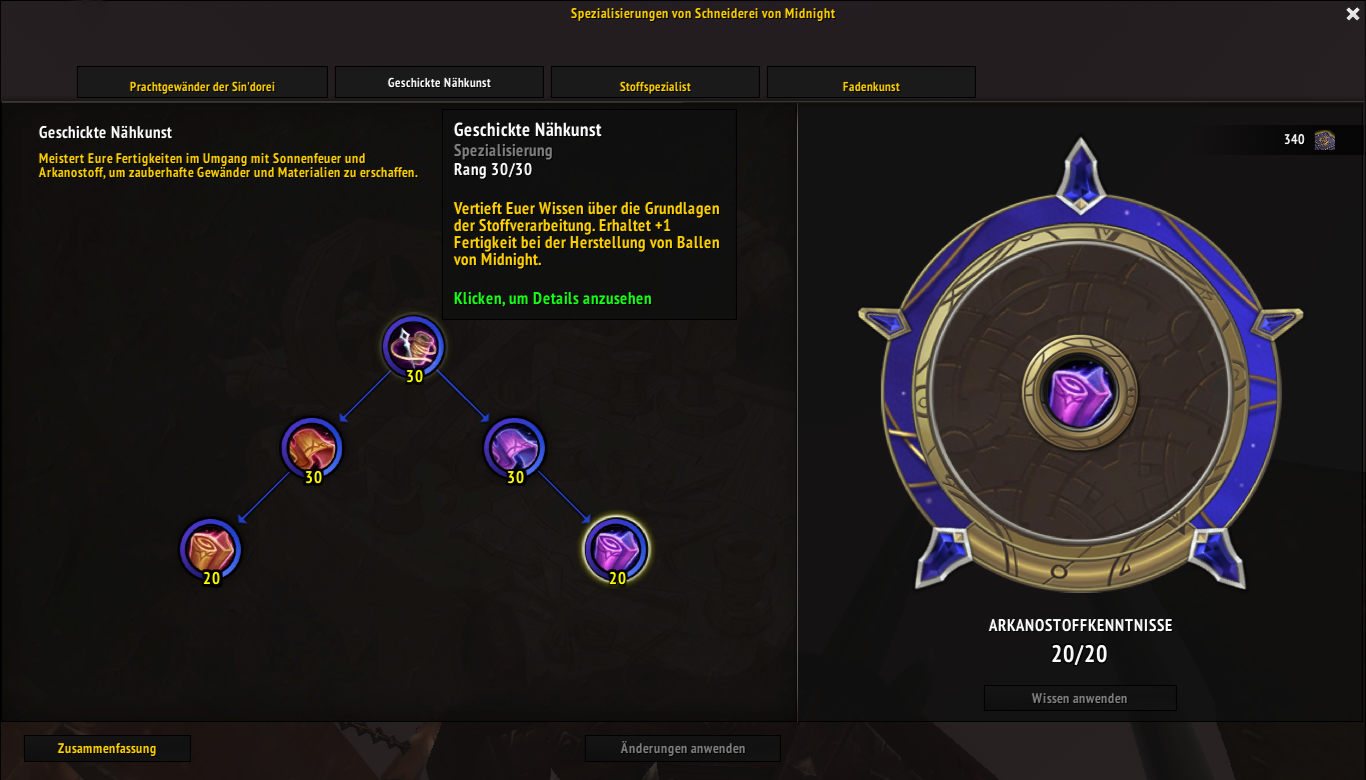Viewport: 1366px width, 780px height.
Task: Click the Wissen anwenden button
Action: 1080,698
